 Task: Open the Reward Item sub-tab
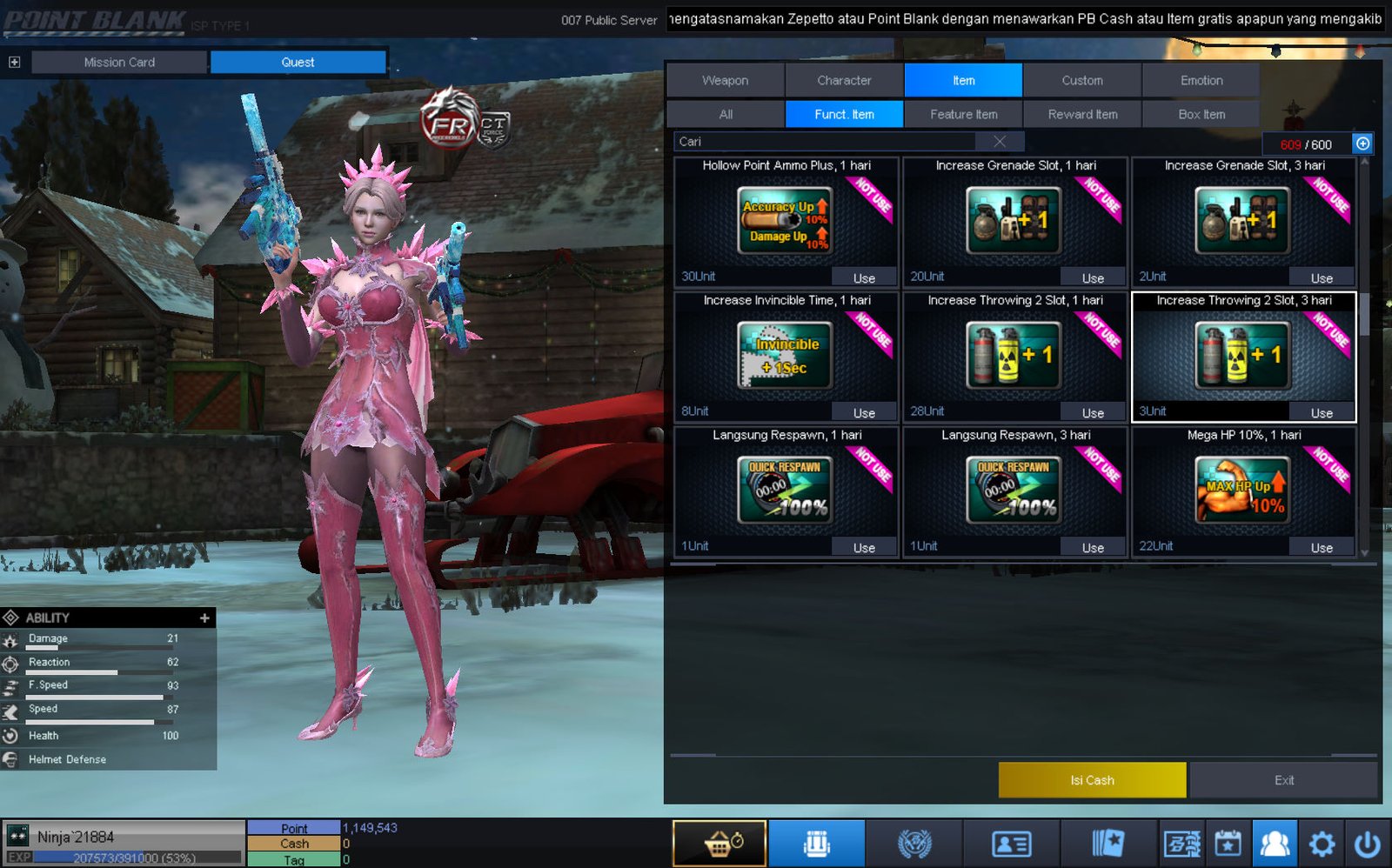coord(1082,114)
